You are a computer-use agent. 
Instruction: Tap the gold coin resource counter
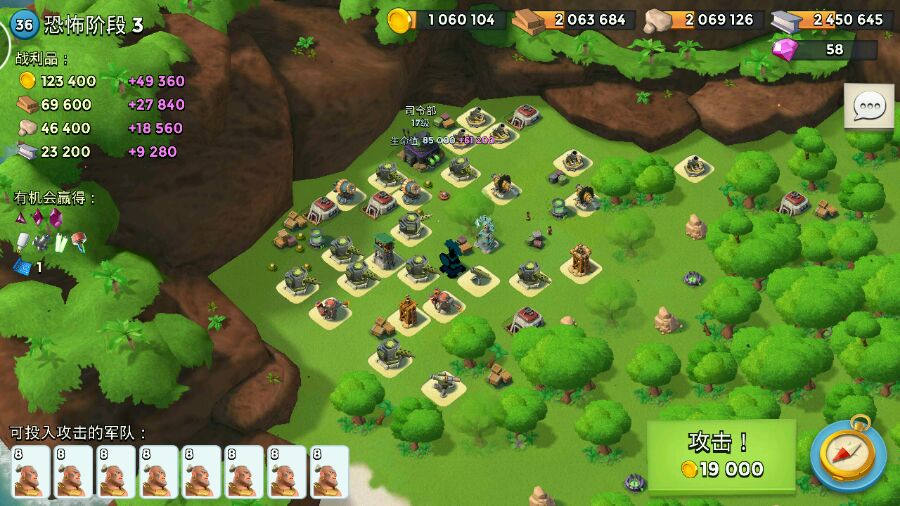tap(445, 19)
